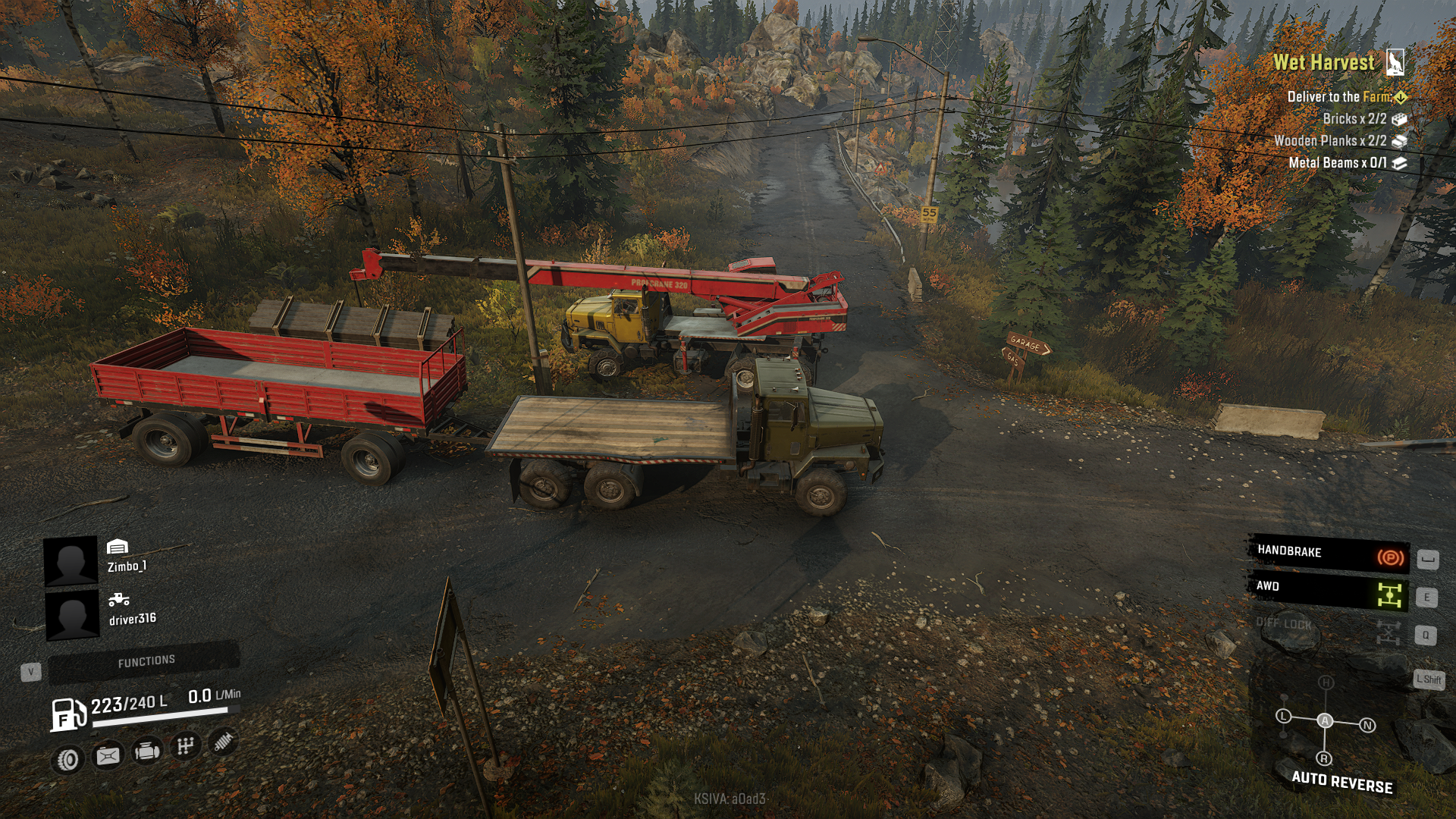
Task: Click the suspension spring status icon
Action: 223,742
